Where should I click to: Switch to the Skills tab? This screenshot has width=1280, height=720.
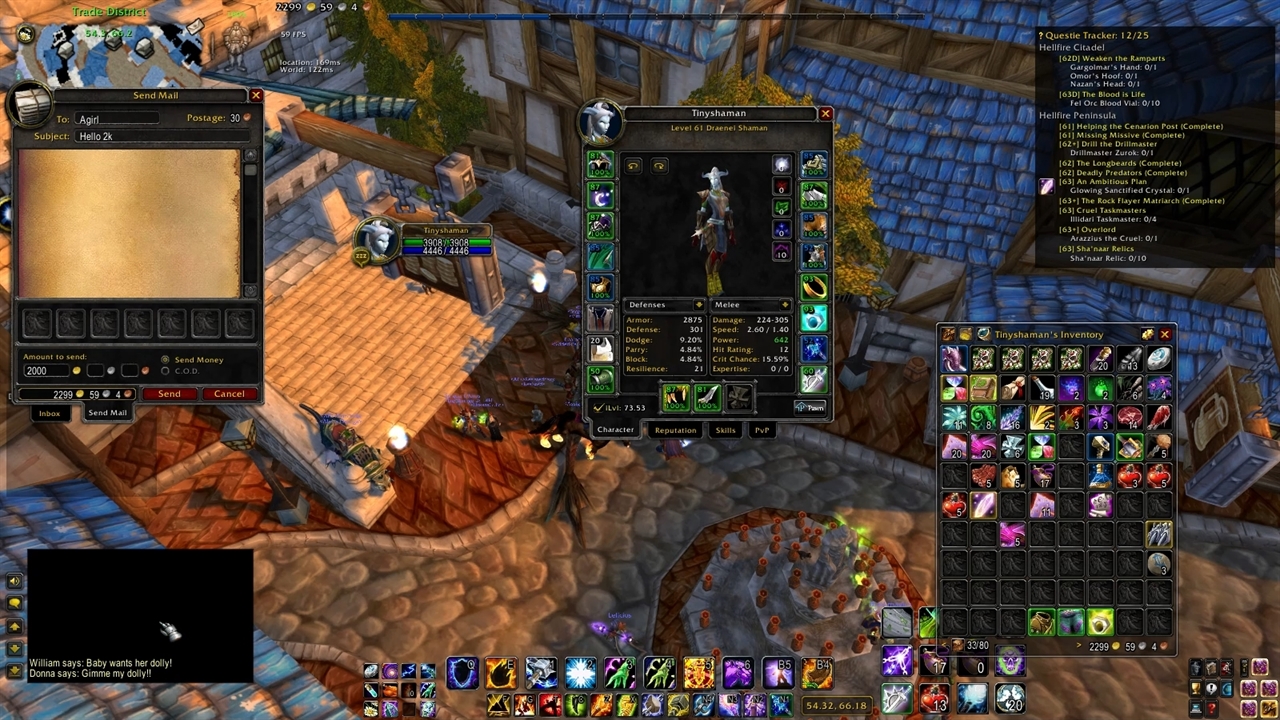pos(725,430)
